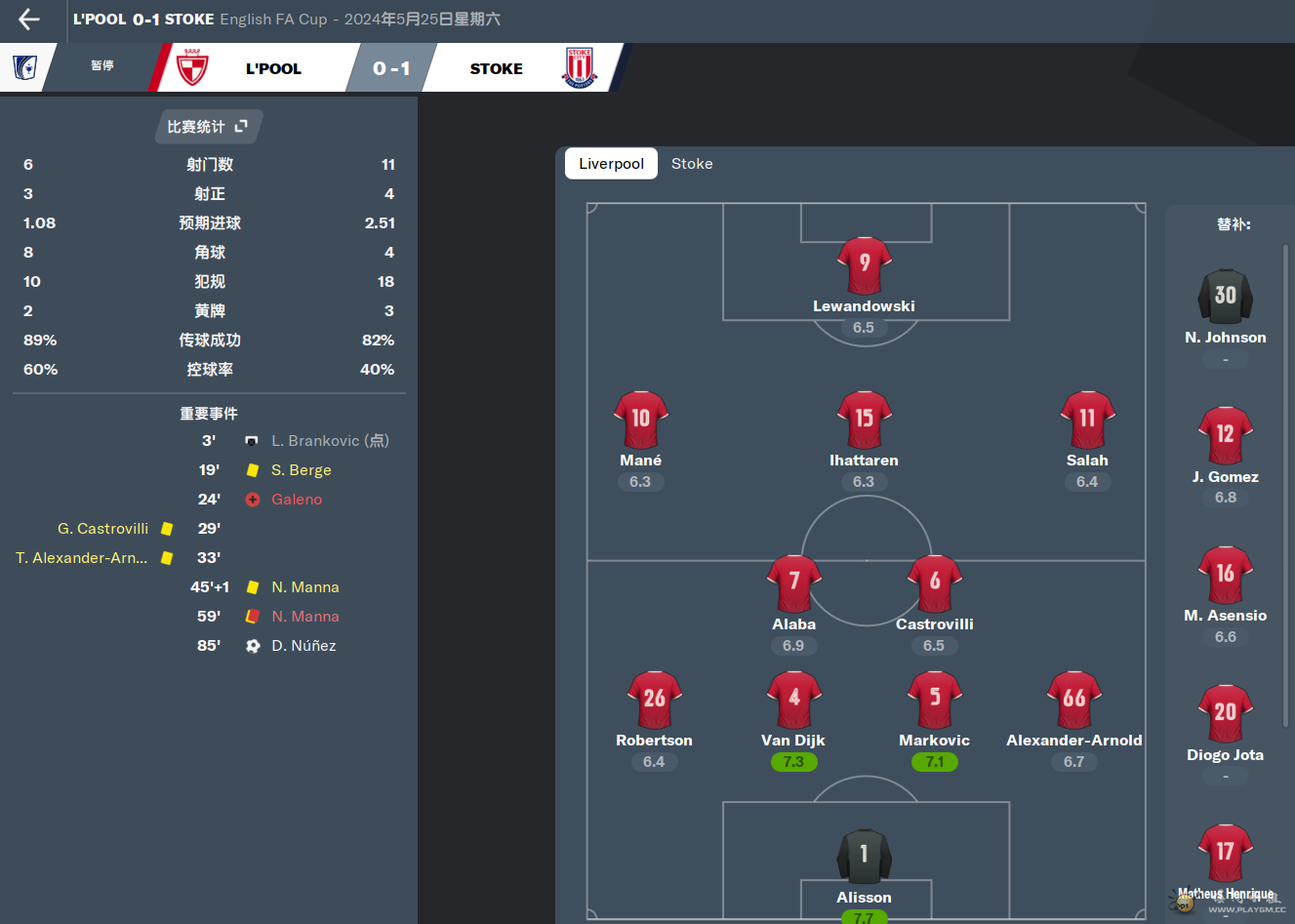This screenshot has width=1295, height=924.
Task: Choose Mané's number 10 shirt
Action: tap(640, 420)
